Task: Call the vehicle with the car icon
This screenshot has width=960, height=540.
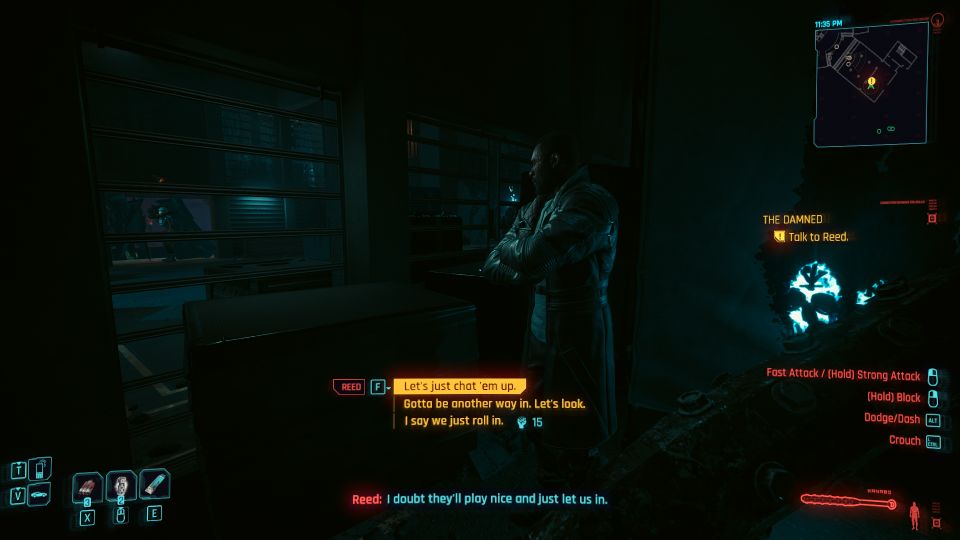Action: pyautogui.click(x=39, y=494)
